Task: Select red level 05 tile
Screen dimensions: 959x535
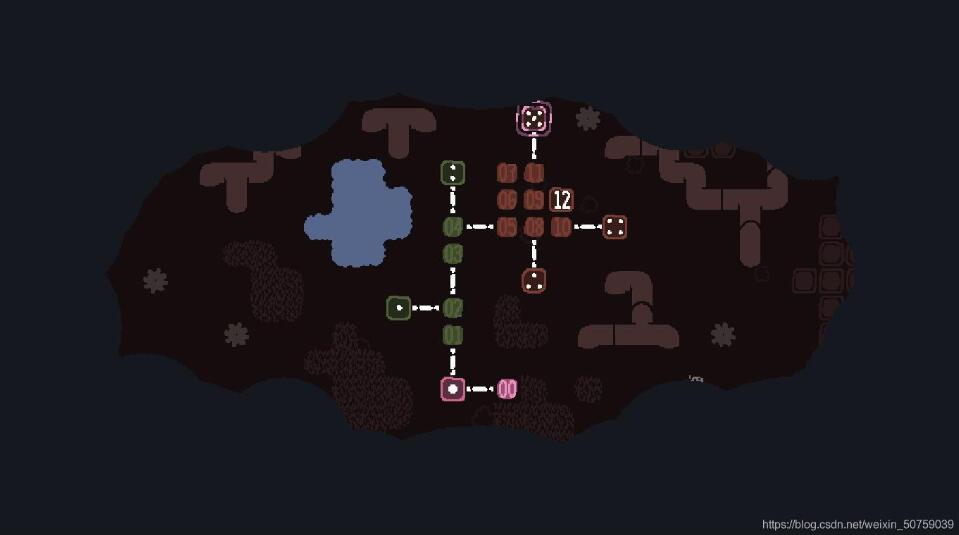Action: 507,227
